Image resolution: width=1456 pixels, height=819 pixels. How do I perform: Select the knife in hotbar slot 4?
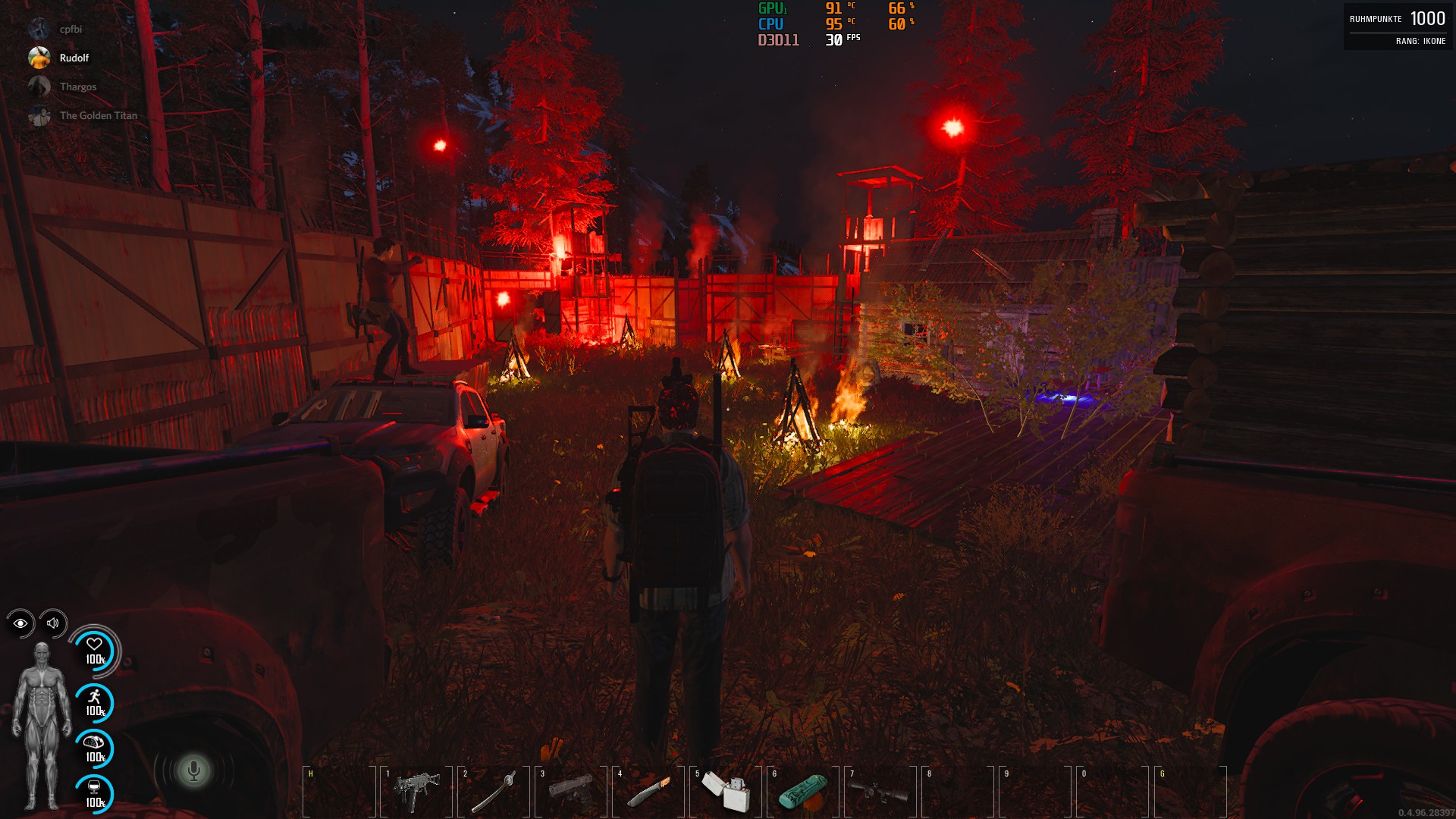click(x=648, y=791)
